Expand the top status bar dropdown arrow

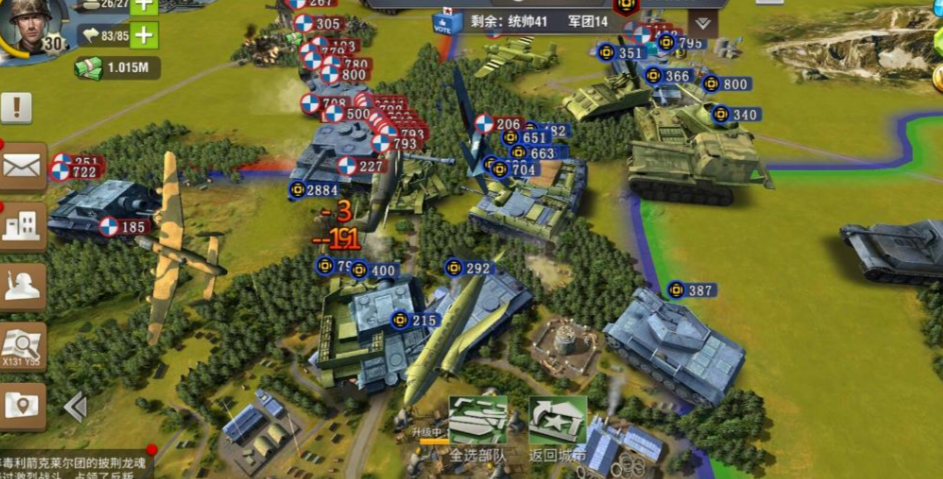[x=703, y=22]
